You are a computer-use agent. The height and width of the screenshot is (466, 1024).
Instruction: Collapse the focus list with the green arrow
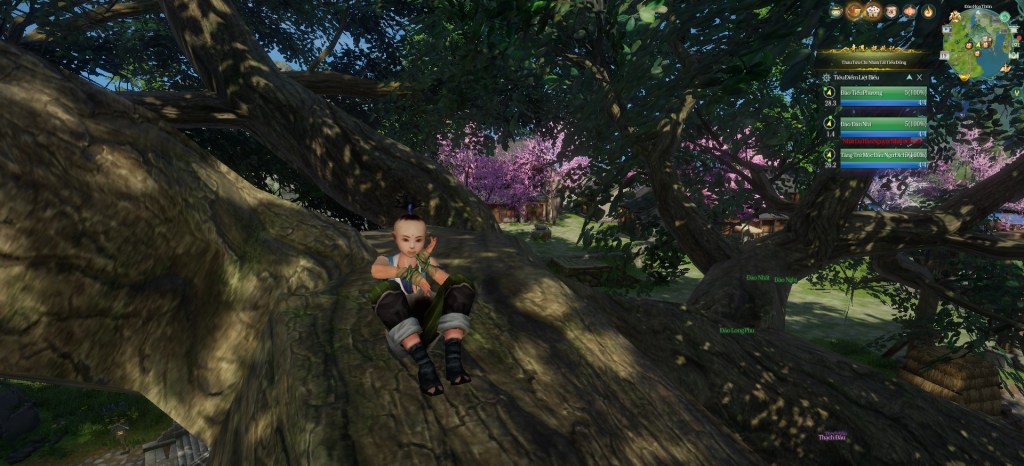click(908, 76)
